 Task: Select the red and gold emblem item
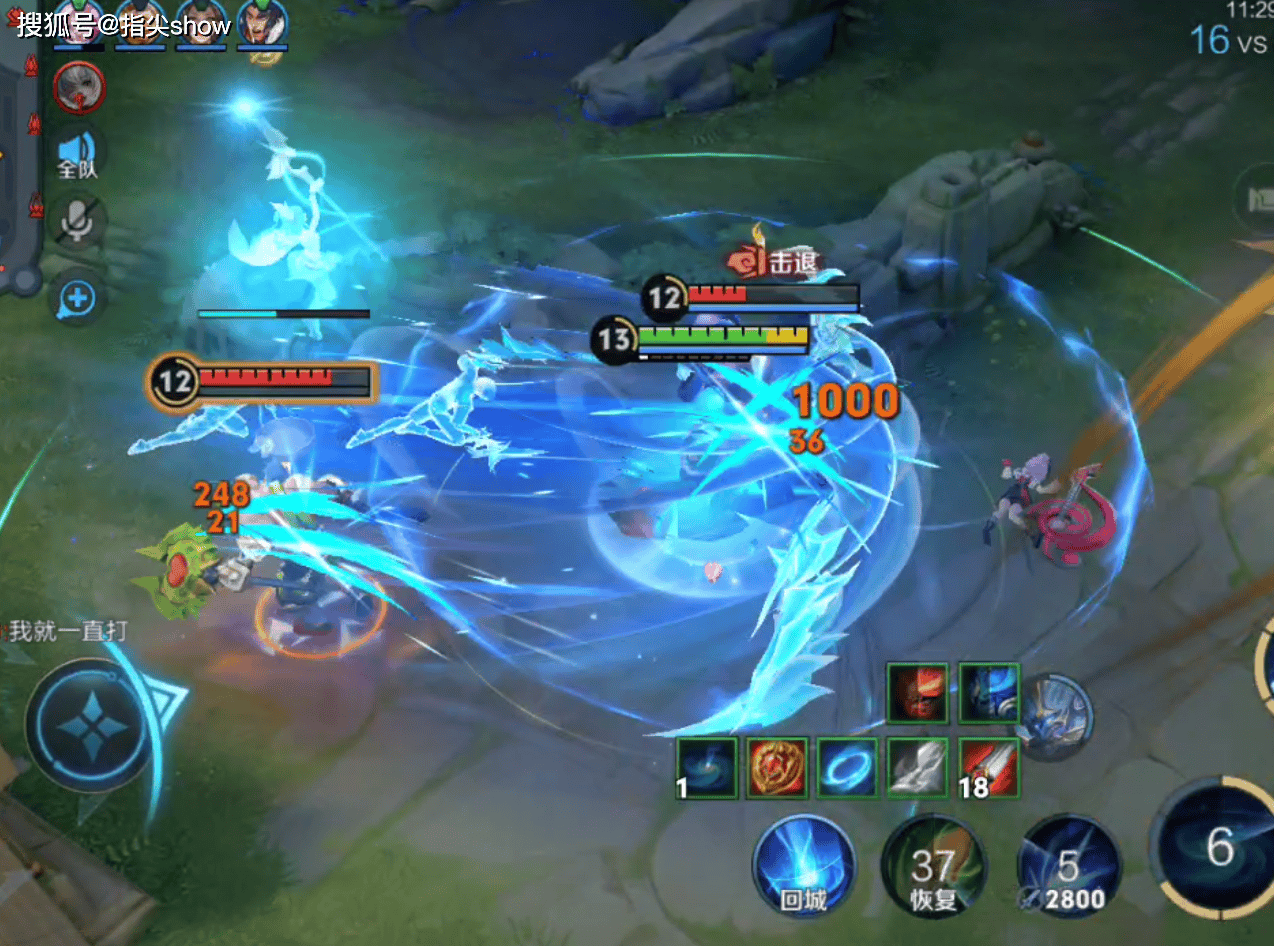777,768
